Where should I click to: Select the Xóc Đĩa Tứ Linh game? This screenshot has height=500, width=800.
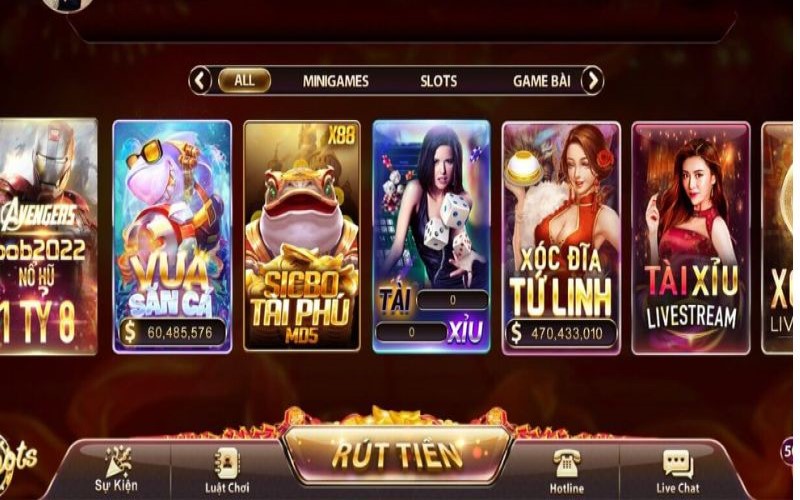[561, 236]
